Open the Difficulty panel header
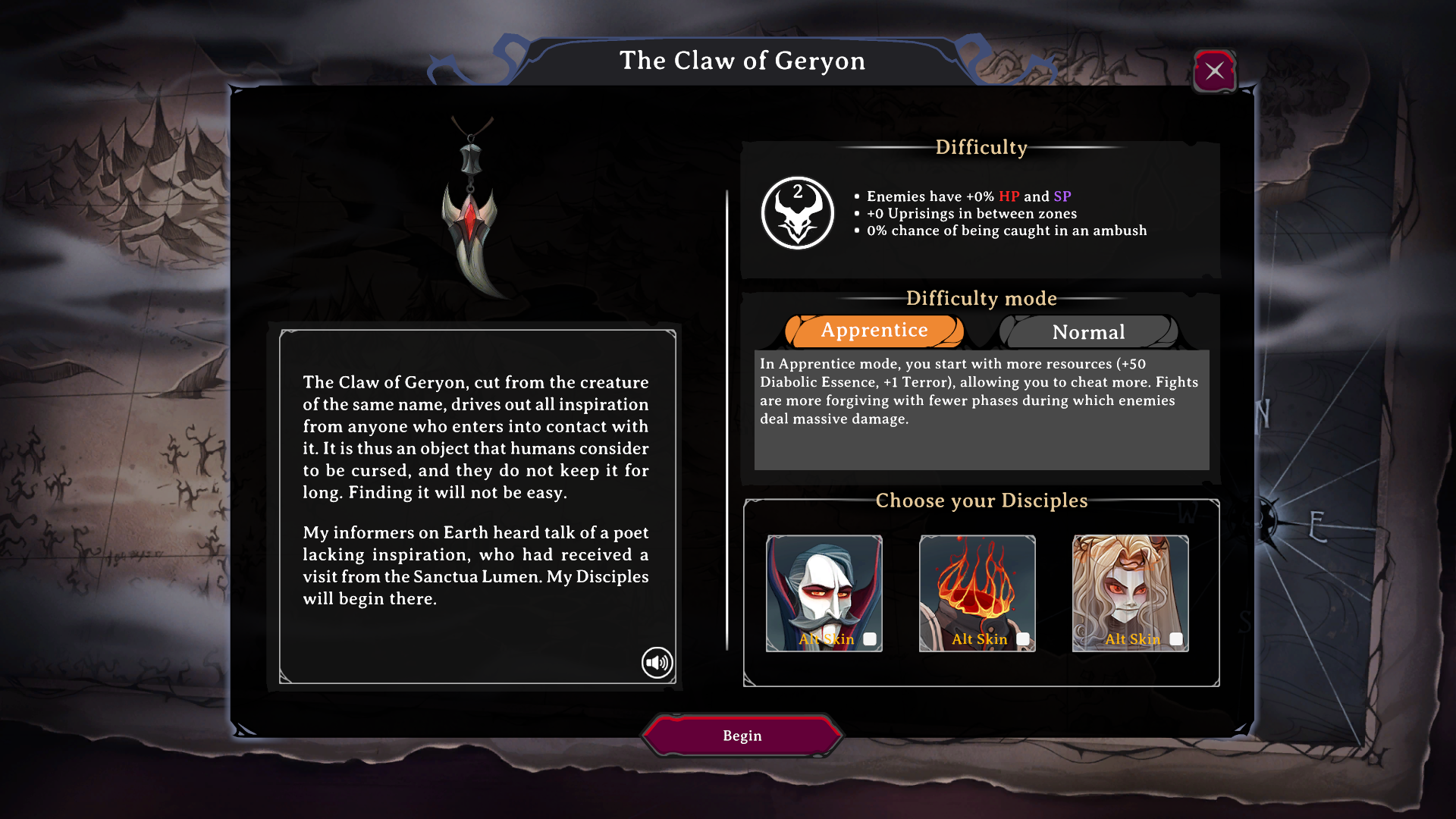This screenshot has width=1456, height=819. (981, 148)
